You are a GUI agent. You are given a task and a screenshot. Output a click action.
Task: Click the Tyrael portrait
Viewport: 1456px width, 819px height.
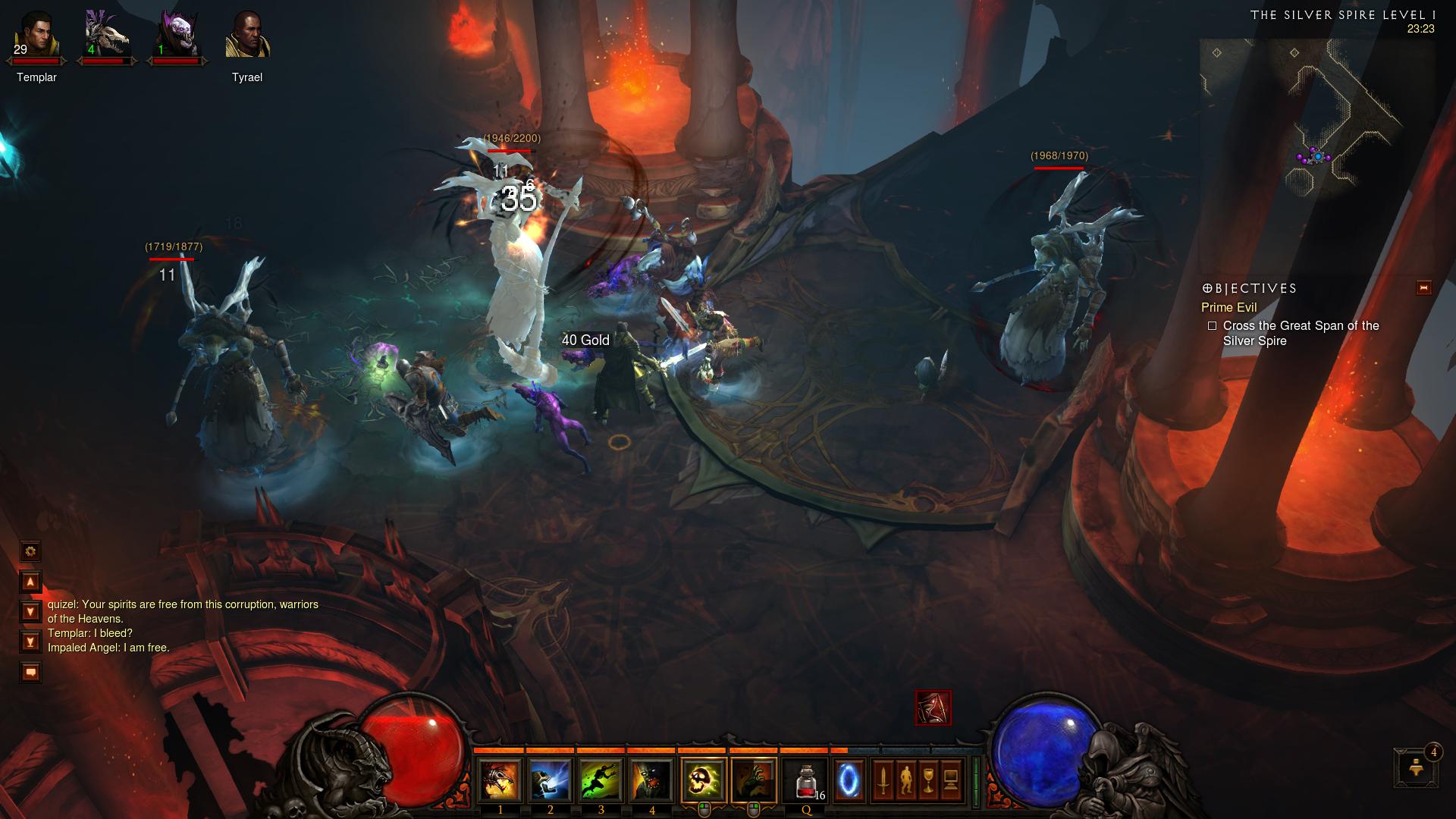(247, 36)
